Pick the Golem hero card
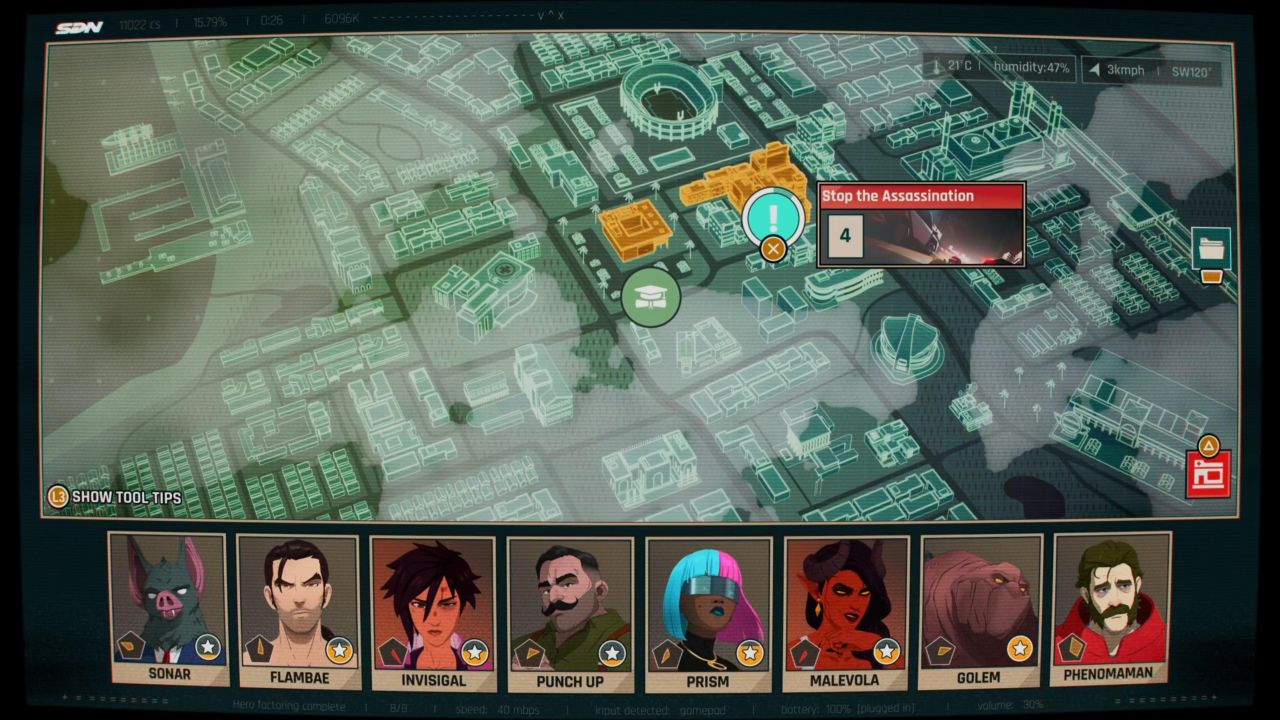Viewport: 1280px width, 720px height. [x=980, y=610]
